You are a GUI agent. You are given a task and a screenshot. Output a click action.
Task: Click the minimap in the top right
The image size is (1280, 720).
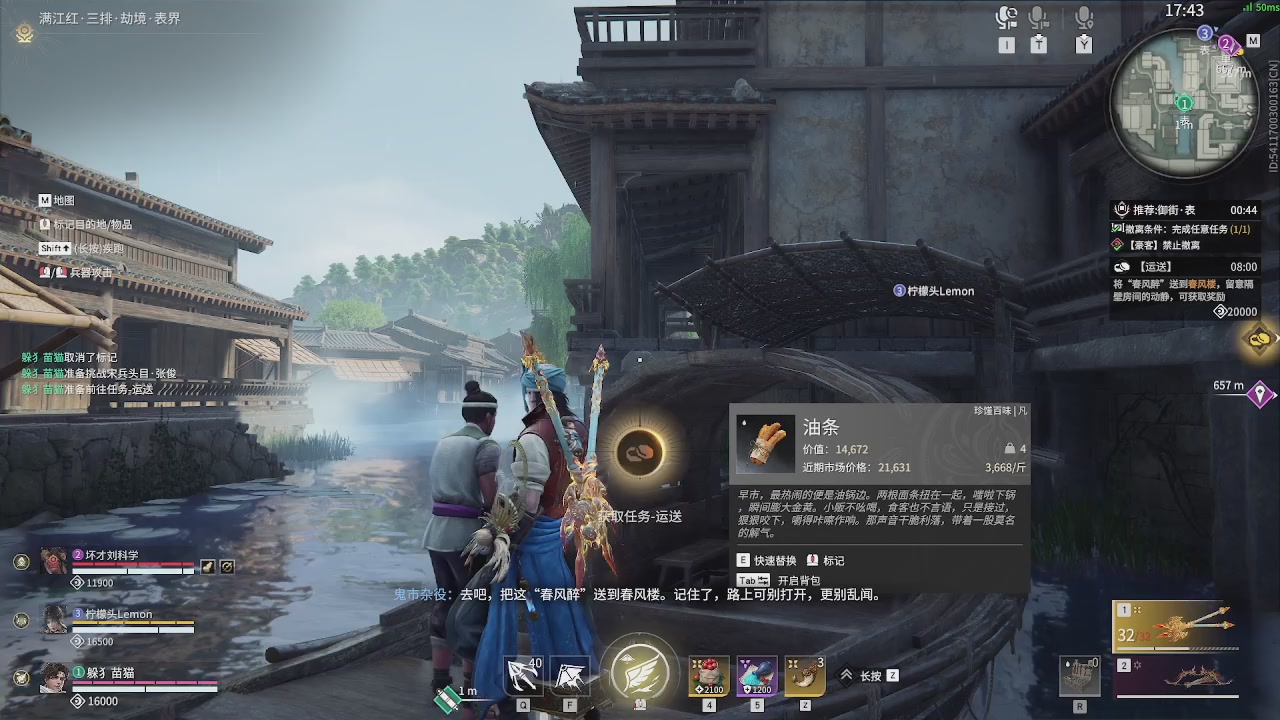1185,100
